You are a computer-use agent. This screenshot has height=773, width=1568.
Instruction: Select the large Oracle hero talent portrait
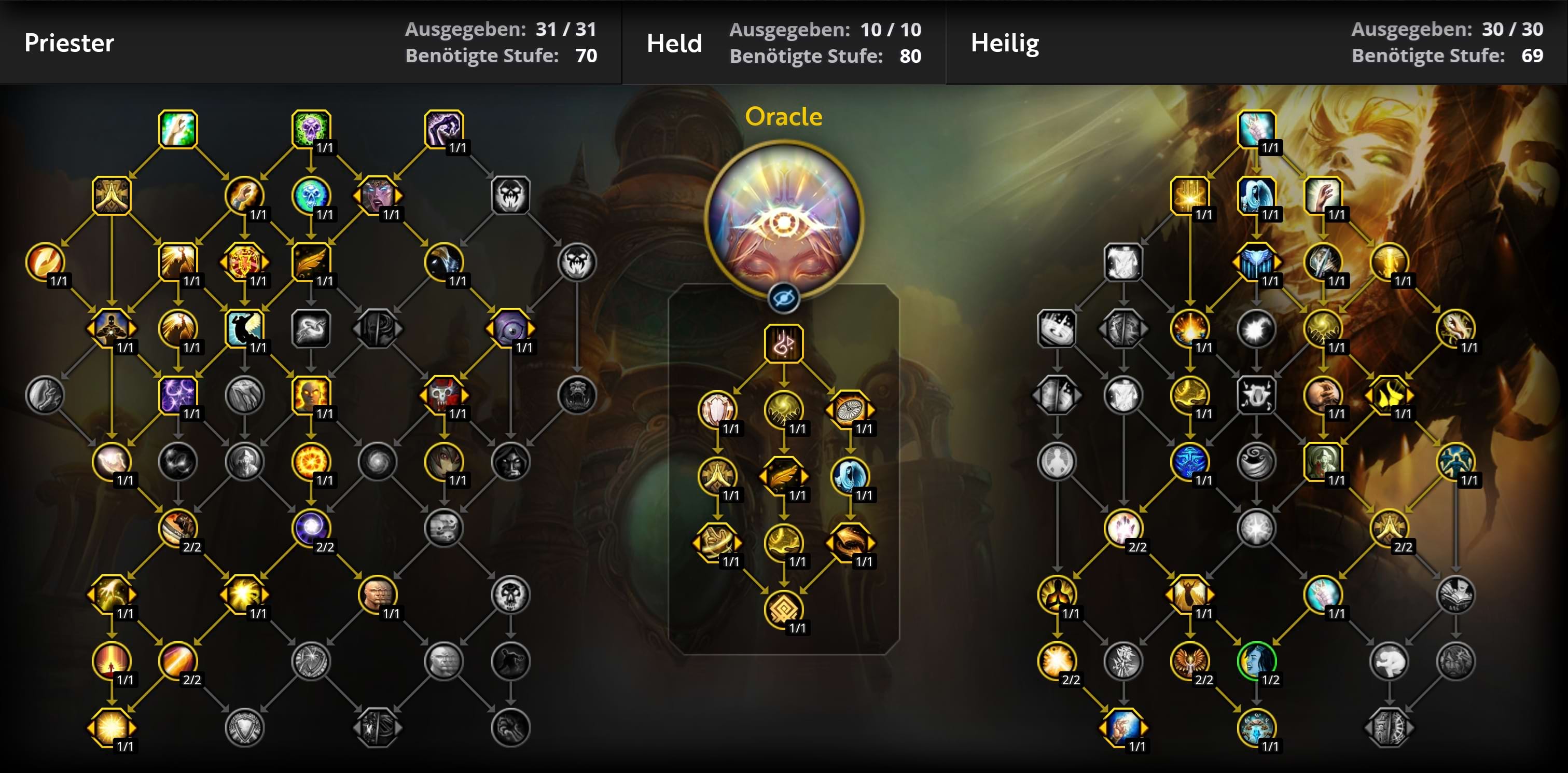783,219
